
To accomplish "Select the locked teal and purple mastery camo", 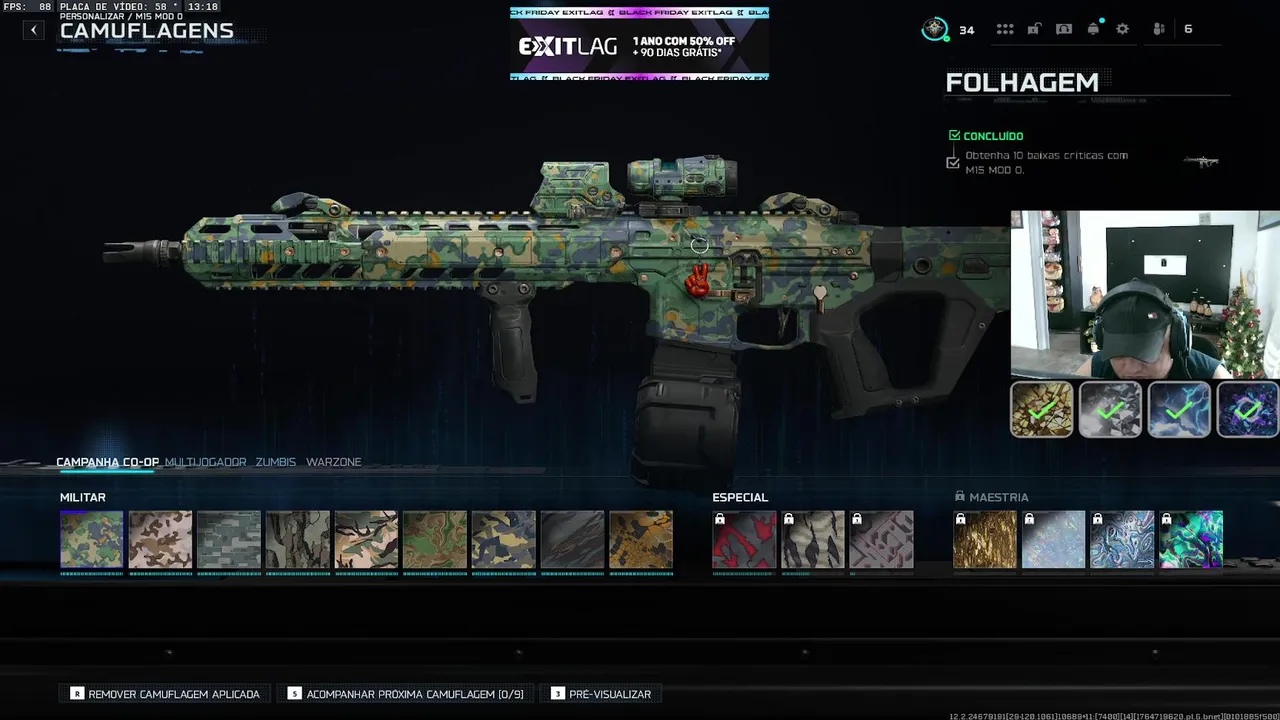I will 1191,540.
